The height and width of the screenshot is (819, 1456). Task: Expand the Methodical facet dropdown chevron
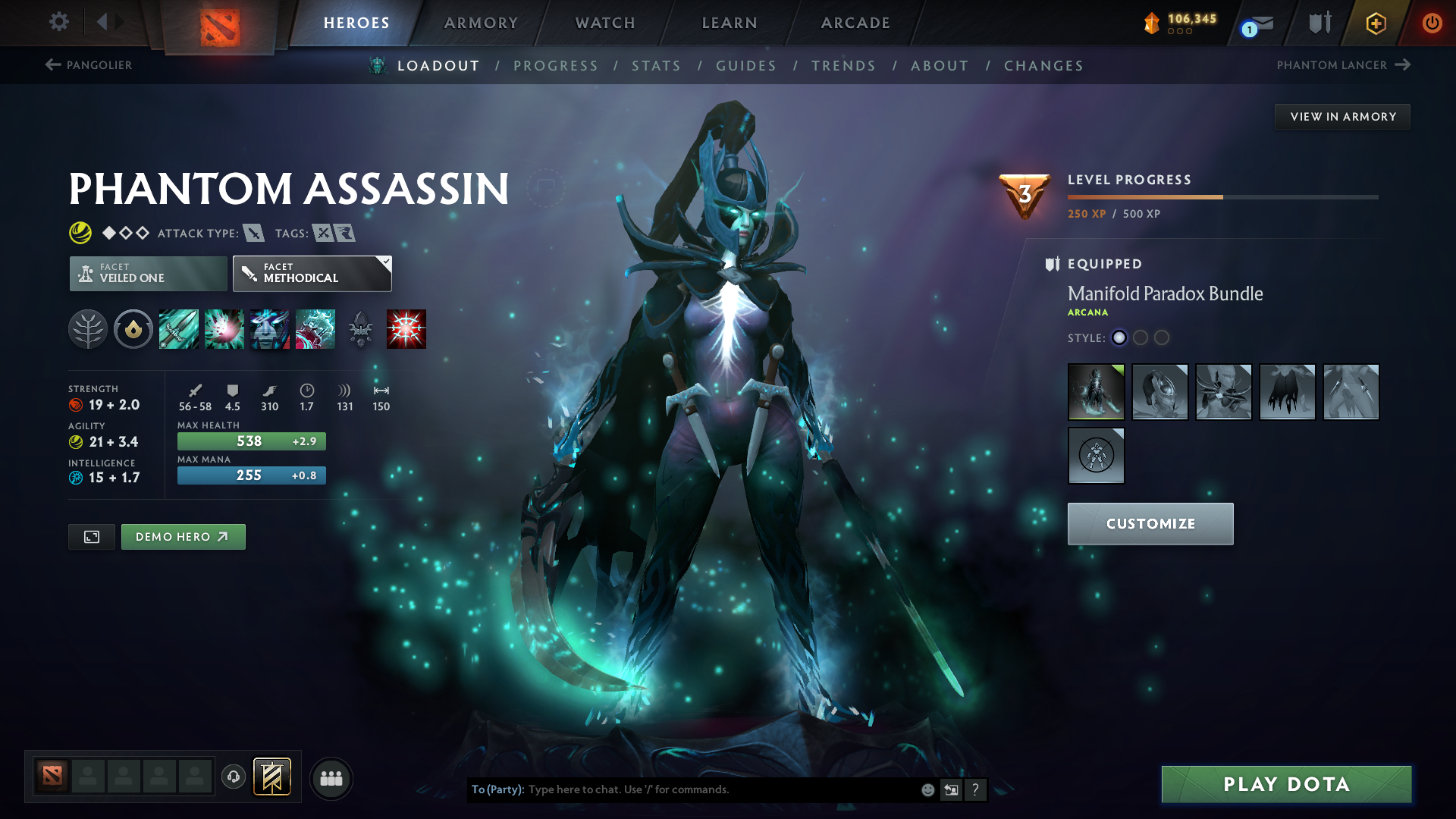point(385,261)
